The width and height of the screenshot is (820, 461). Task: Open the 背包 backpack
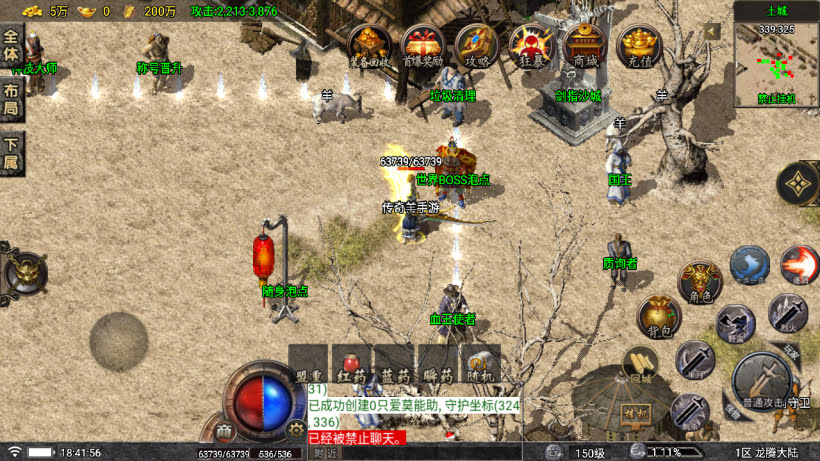(659, 316)
